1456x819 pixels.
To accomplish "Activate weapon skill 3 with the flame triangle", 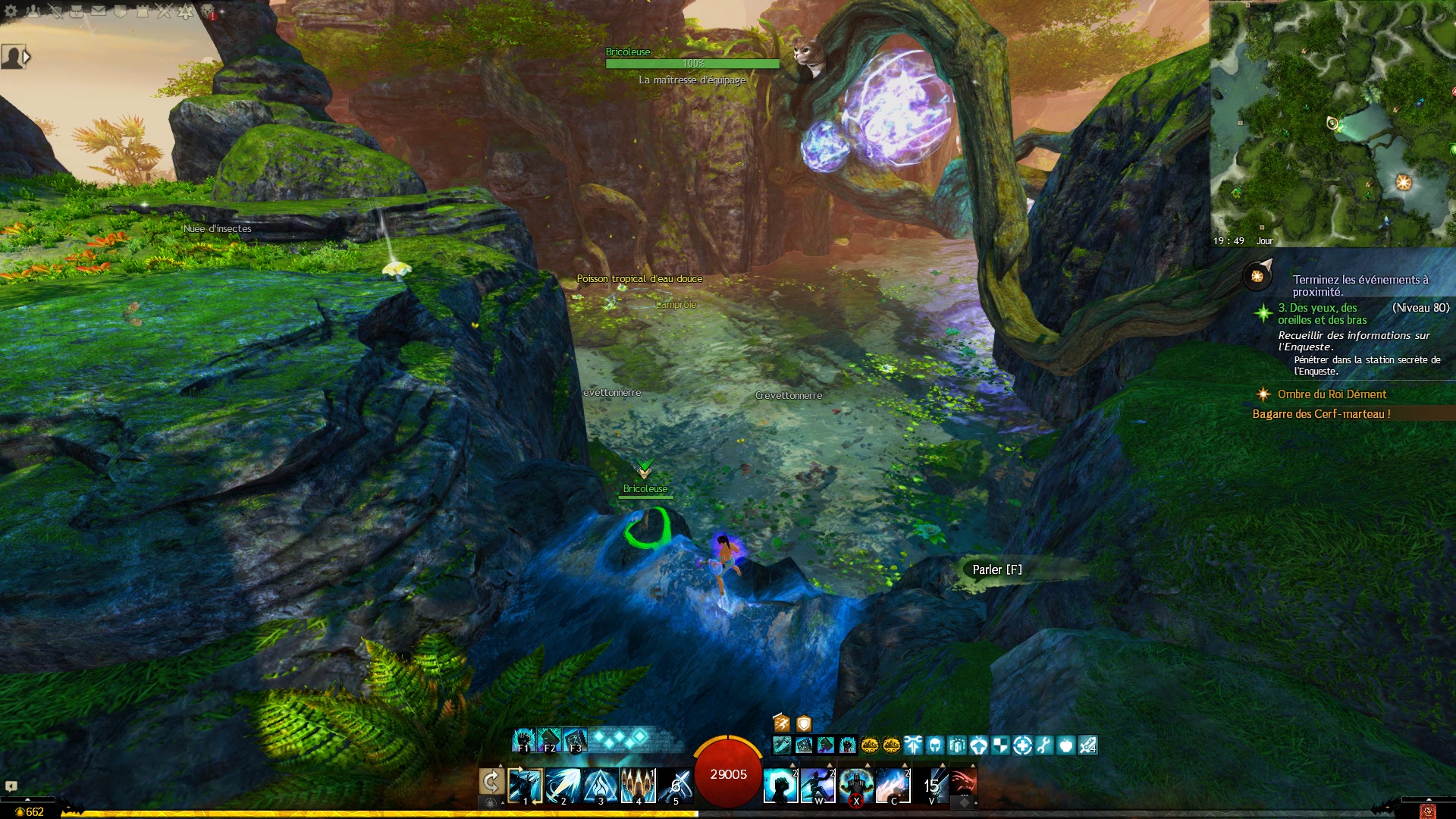I will (601, 785).
